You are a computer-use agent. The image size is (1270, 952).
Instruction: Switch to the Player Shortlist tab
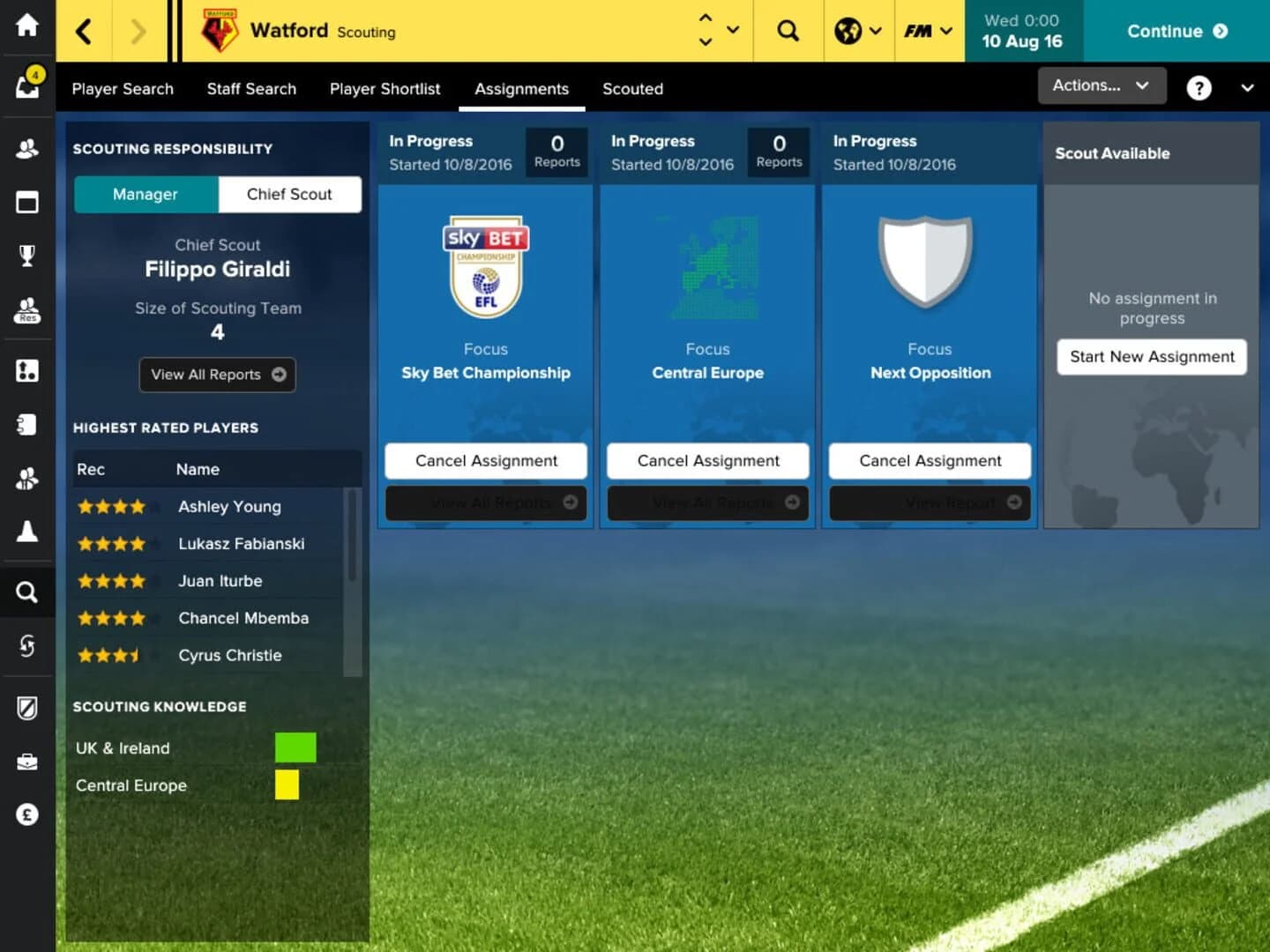(385, 89)
